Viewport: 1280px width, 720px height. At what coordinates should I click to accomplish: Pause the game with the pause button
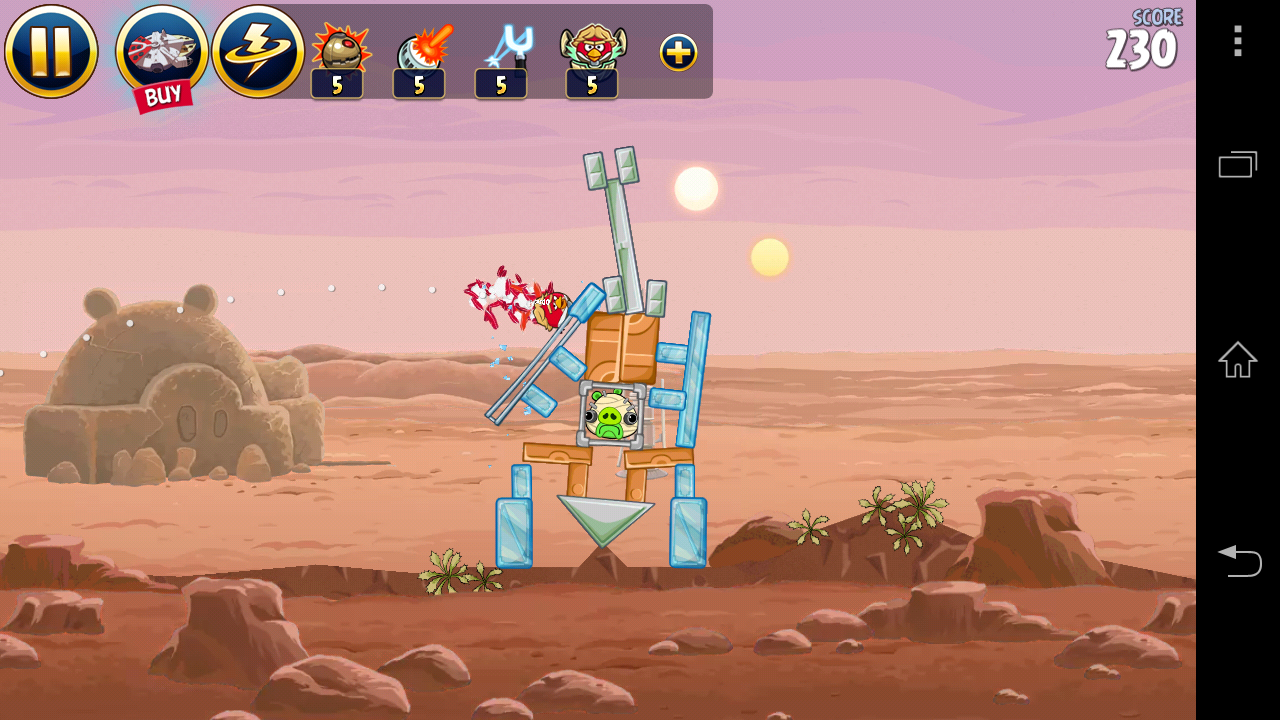[51, 51]
